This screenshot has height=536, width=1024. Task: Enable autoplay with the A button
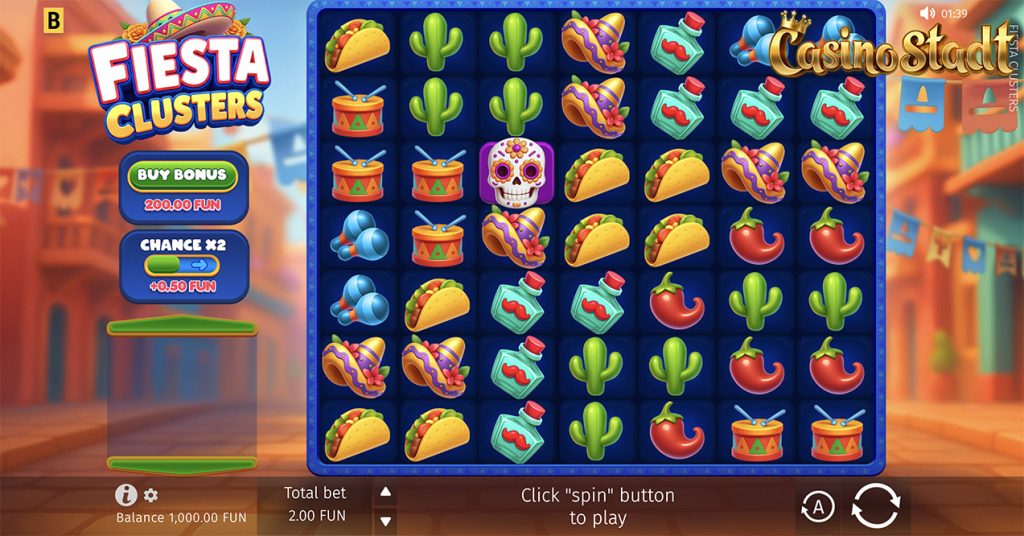tap(818, 507)
